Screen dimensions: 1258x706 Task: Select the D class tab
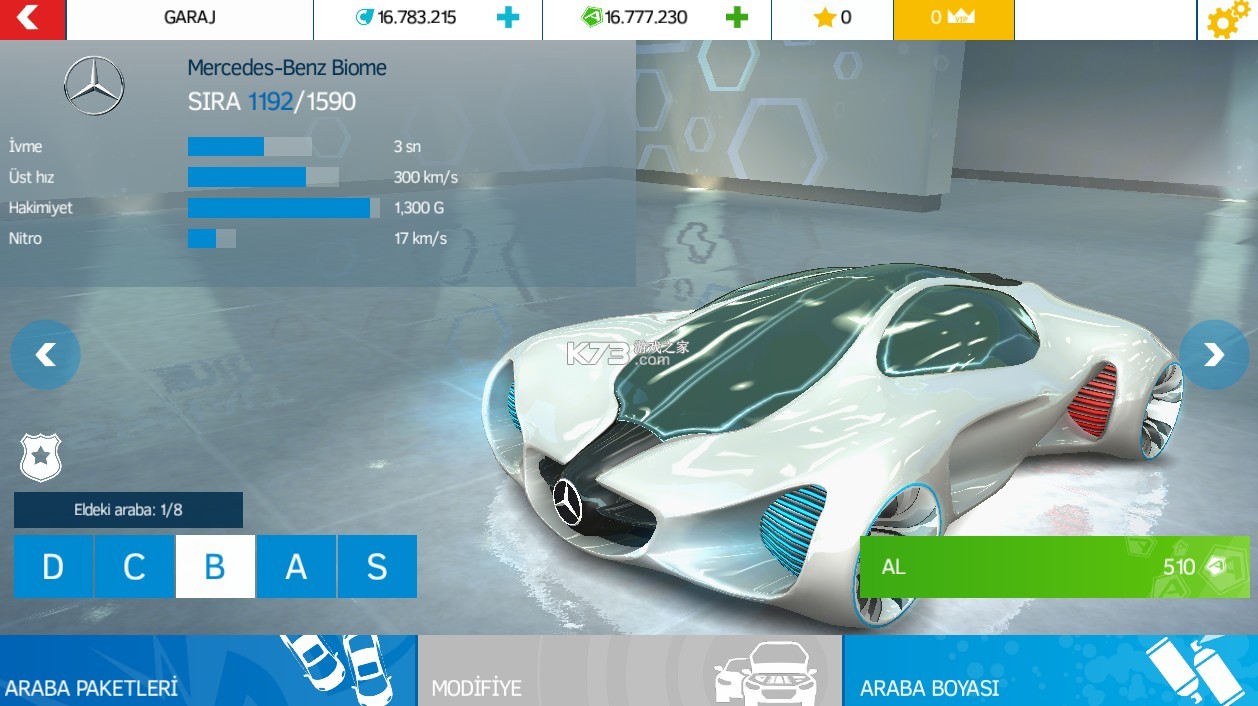click(53, 567)
